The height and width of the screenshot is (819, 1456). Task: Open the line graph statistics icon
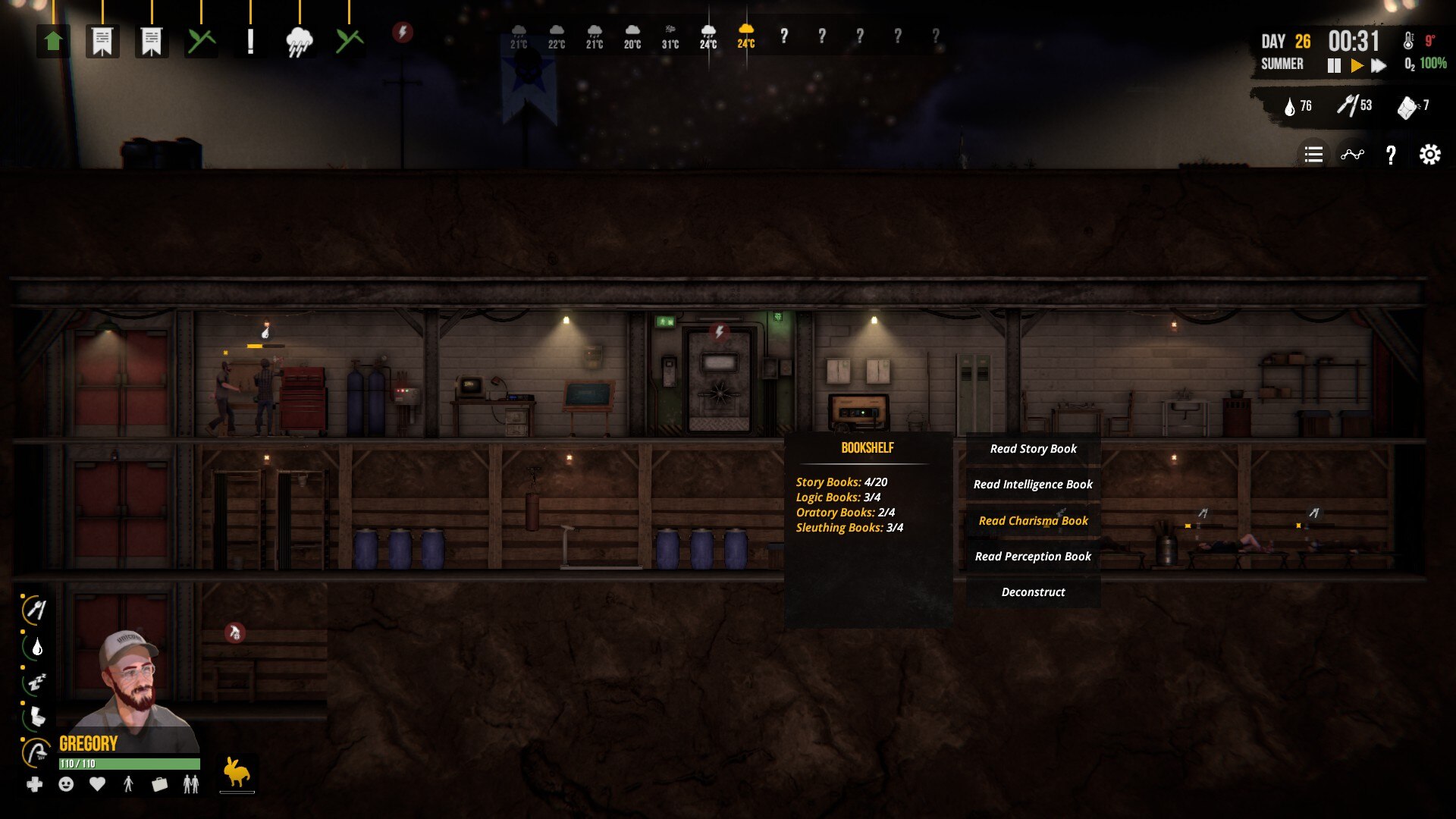point(1352,155)
